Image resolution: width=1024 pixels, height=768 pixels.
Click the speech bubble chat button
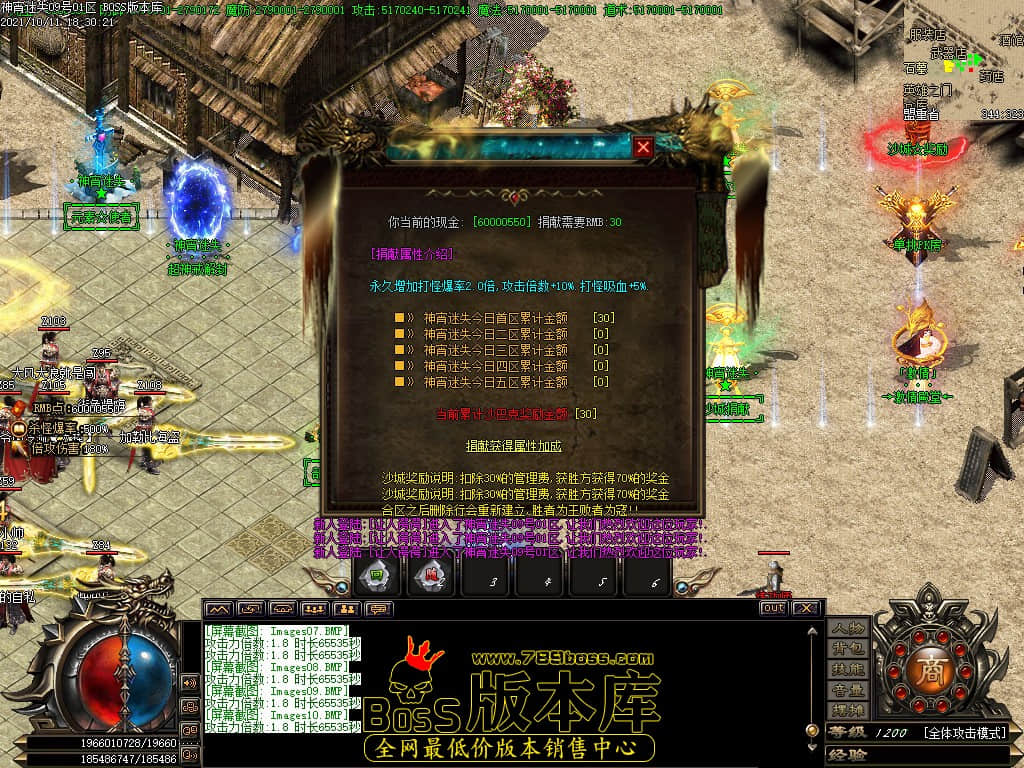[x=379, y=608]
